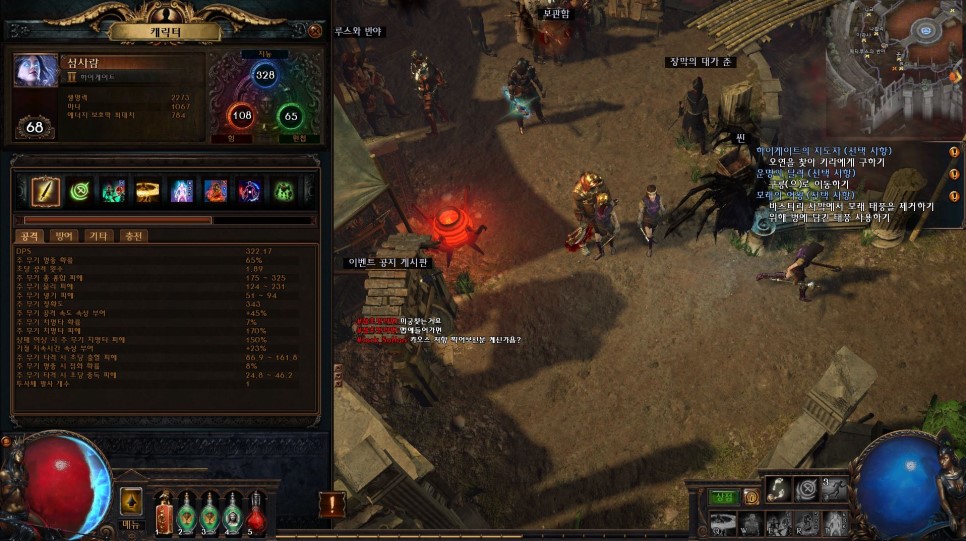This screenshot has height=541, width=966.
Task: Select the golden ring skill icon
Action: [149, 190]
